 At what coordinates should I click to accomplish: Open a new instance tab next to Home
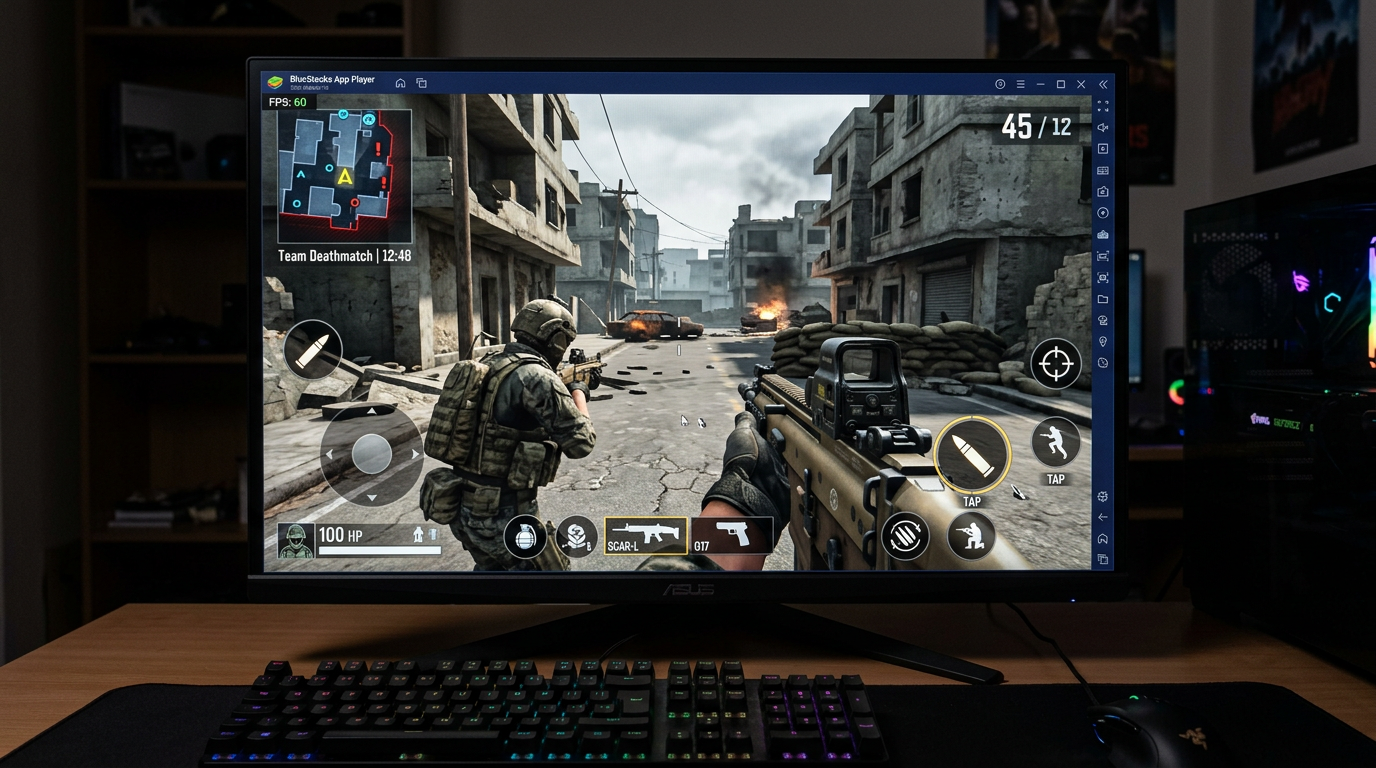click(422, 84)
